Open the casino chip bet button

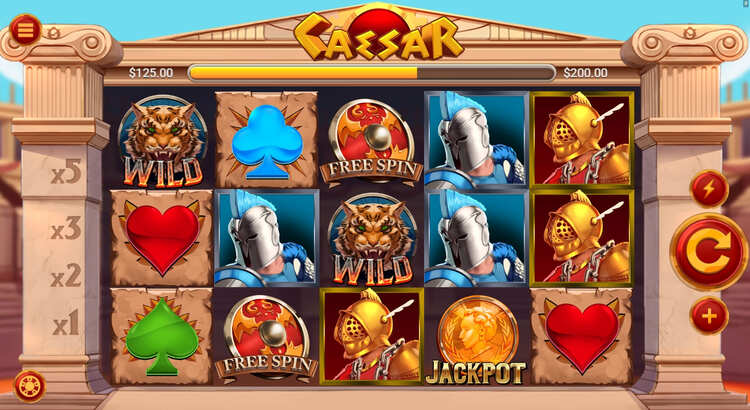[28, 386]
